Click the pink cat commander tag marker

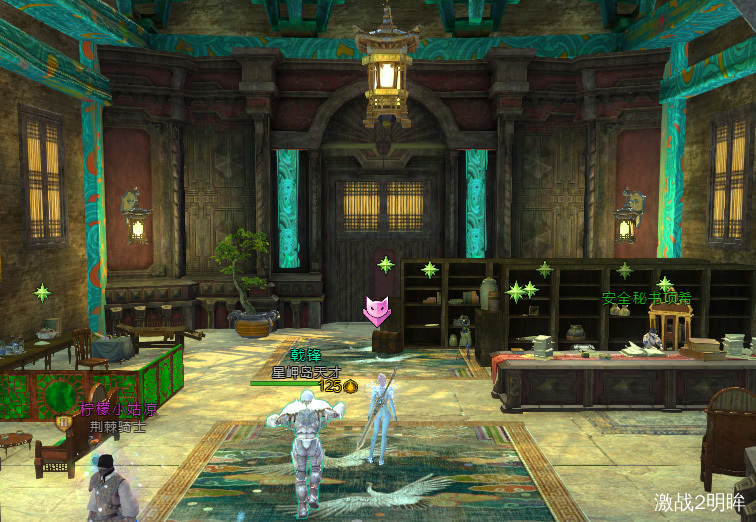[x=376, y=311]
